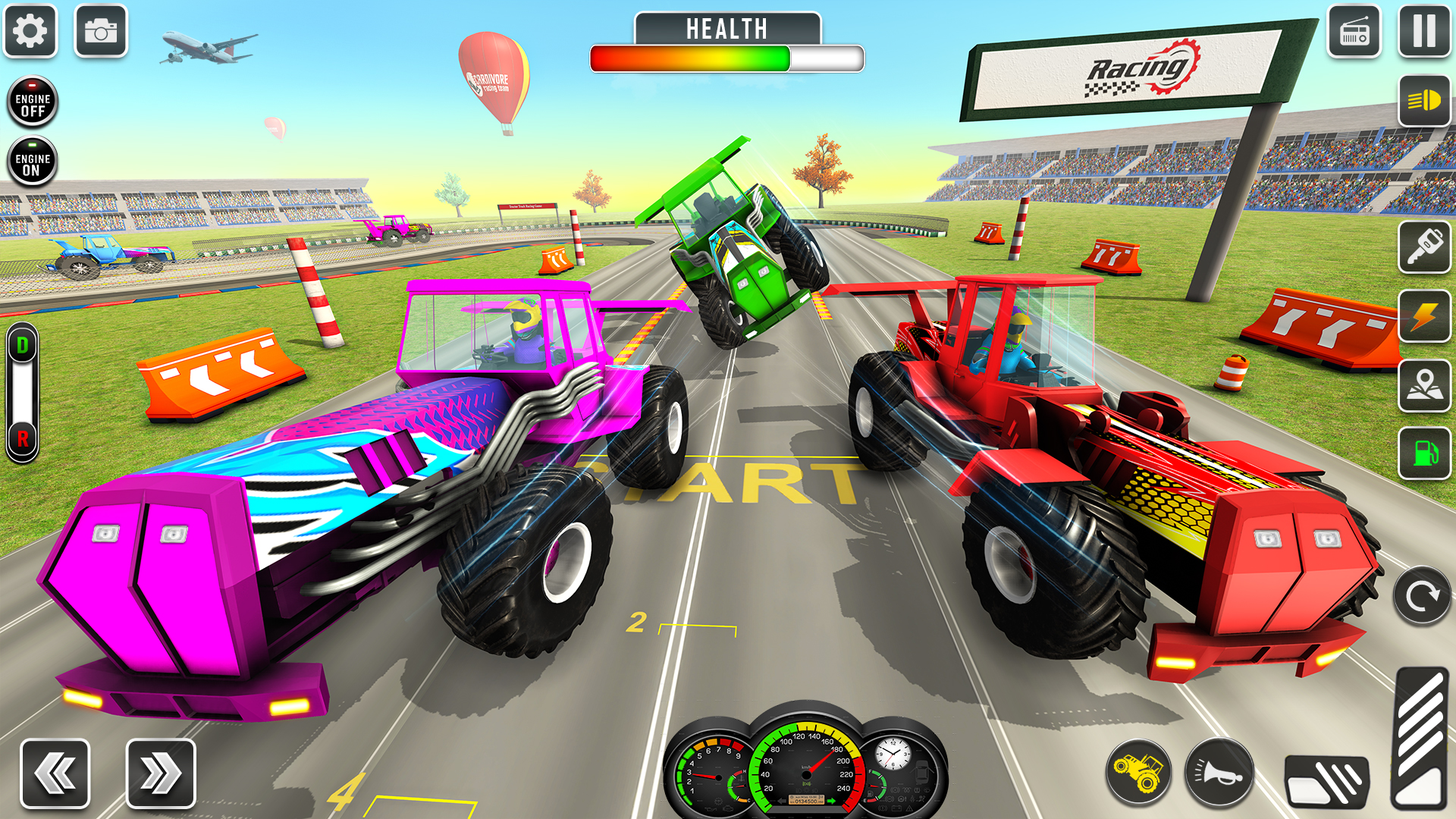Take a screenshot with the camera icon
This screenshot has height=819, width=1456.
tap(101, 30)
